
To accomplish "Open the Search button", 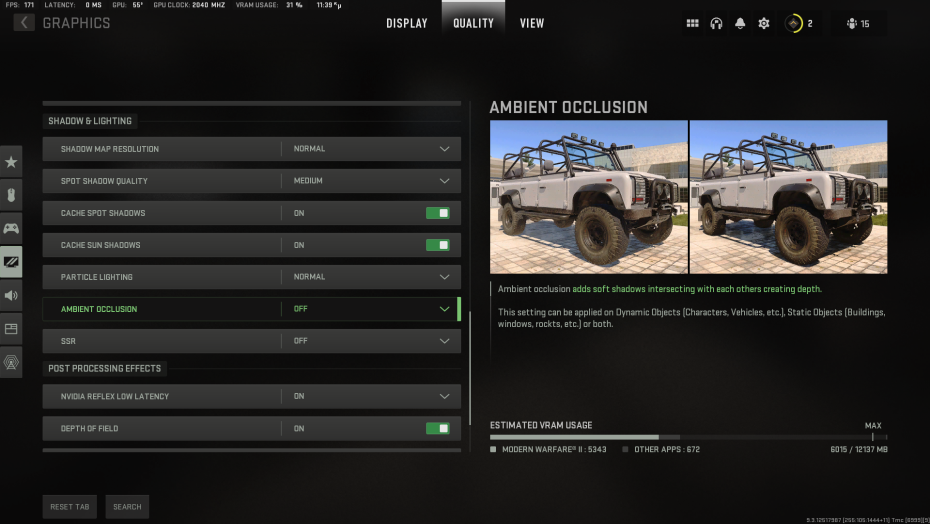I will coord(127,507).
